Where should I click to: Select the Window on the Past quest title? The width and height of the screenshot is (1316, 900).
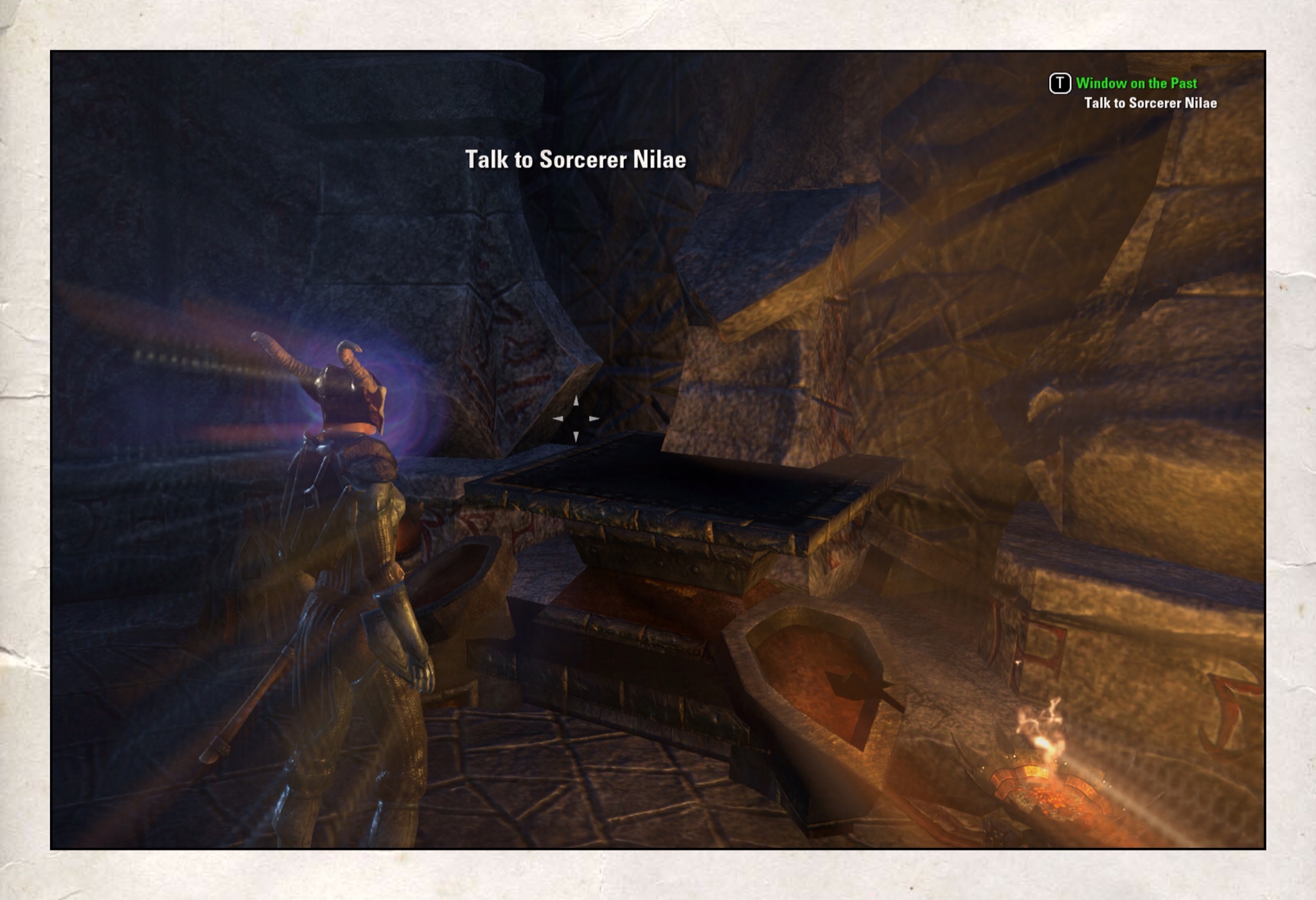point(1135,84)
